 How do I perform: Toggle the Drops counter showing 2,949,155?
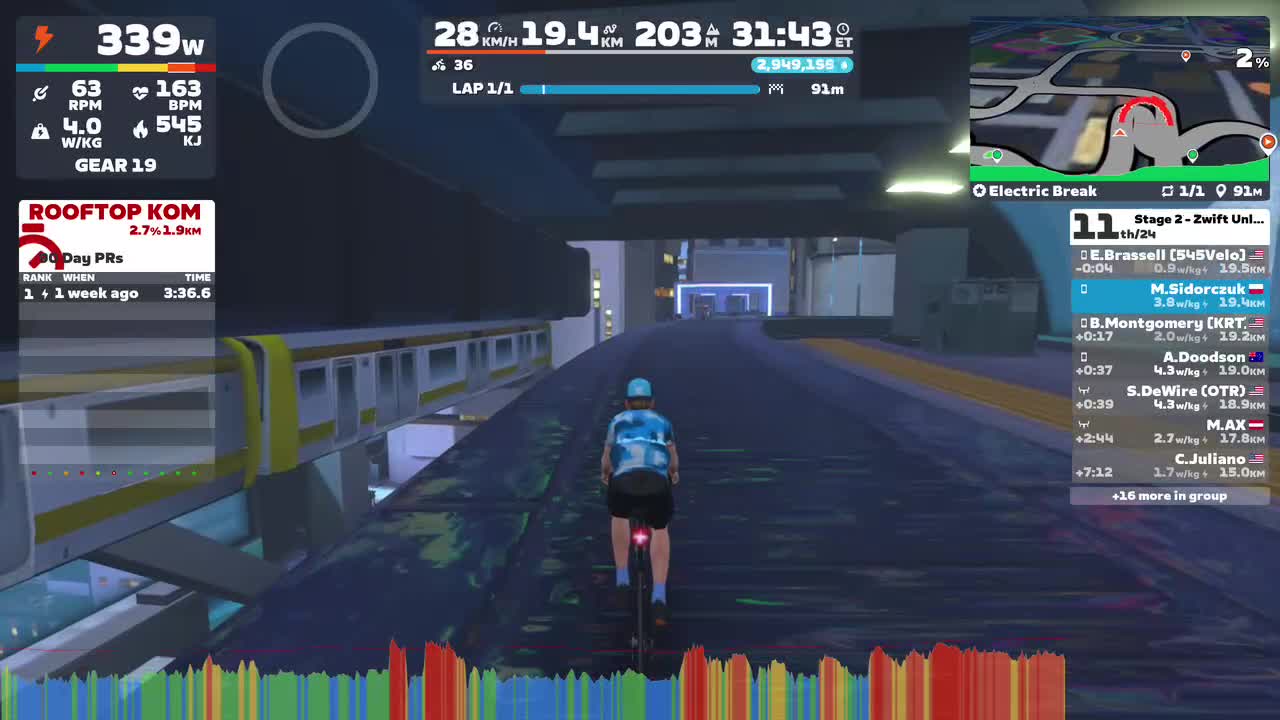pos(800,64)
